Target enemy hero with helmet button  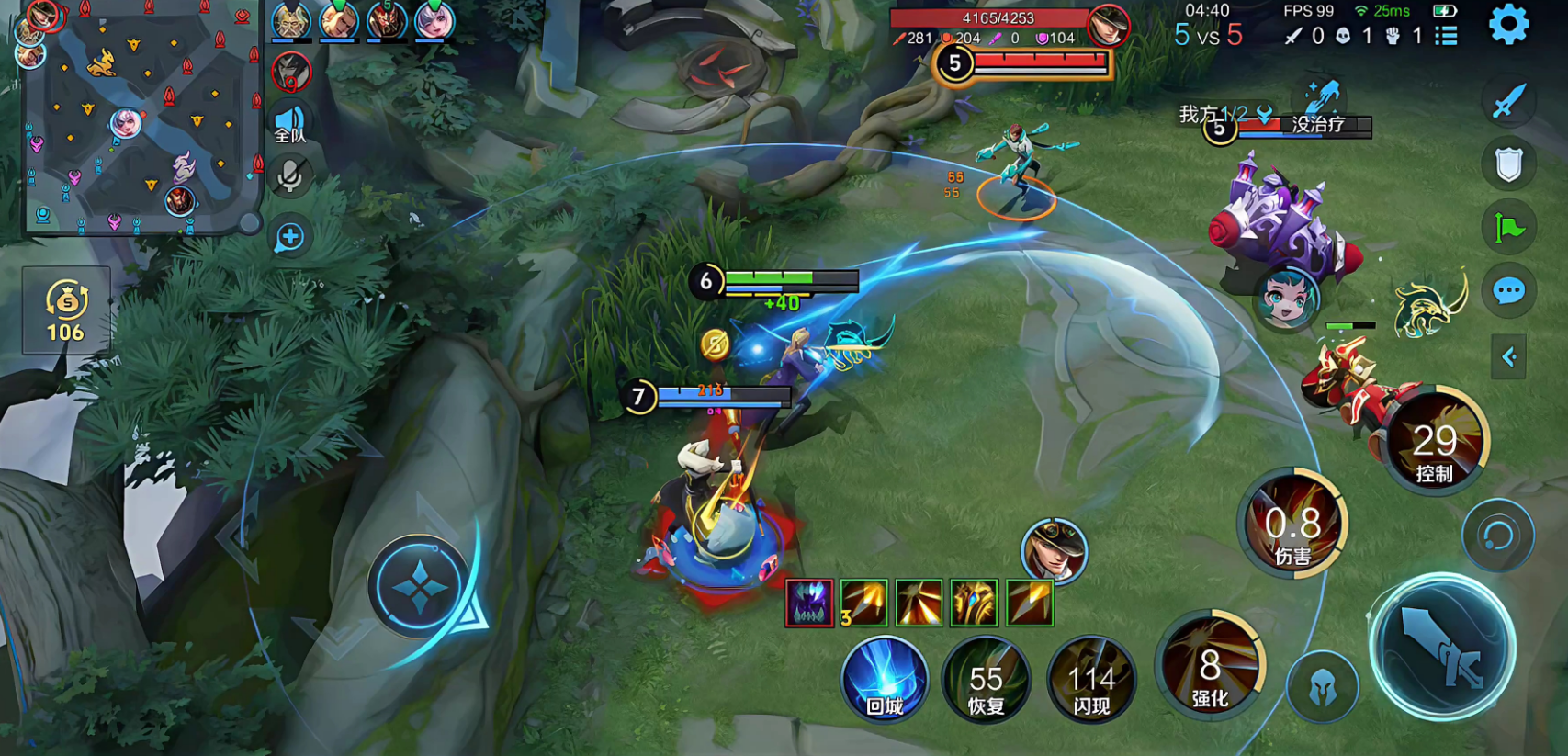(1322, 686)
